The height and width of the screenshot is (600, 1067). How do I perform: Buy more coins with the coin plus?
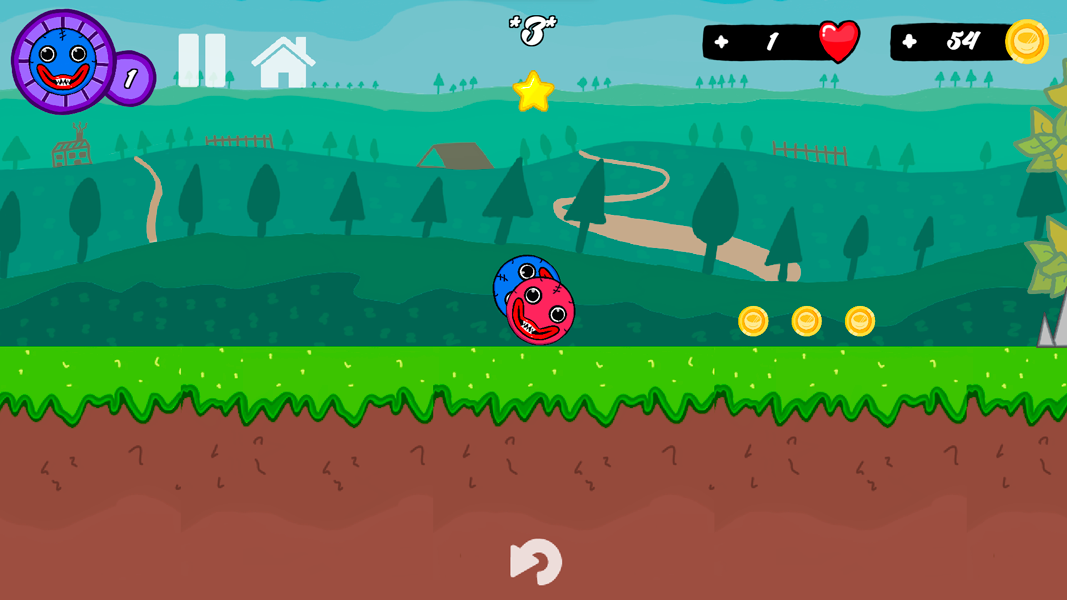coord(909,42)
